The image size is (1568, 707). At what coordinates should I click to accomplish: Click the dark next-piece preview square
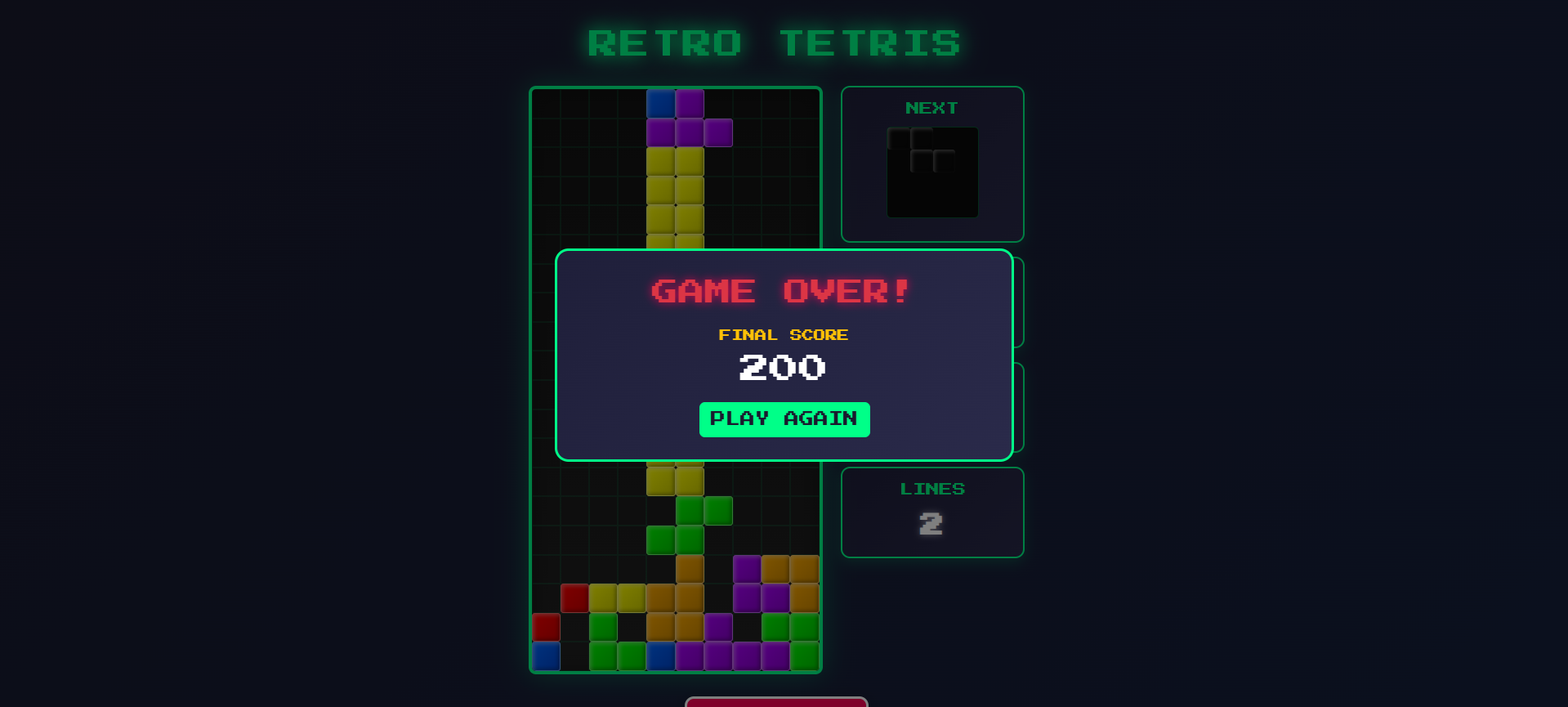coord(931,172)
